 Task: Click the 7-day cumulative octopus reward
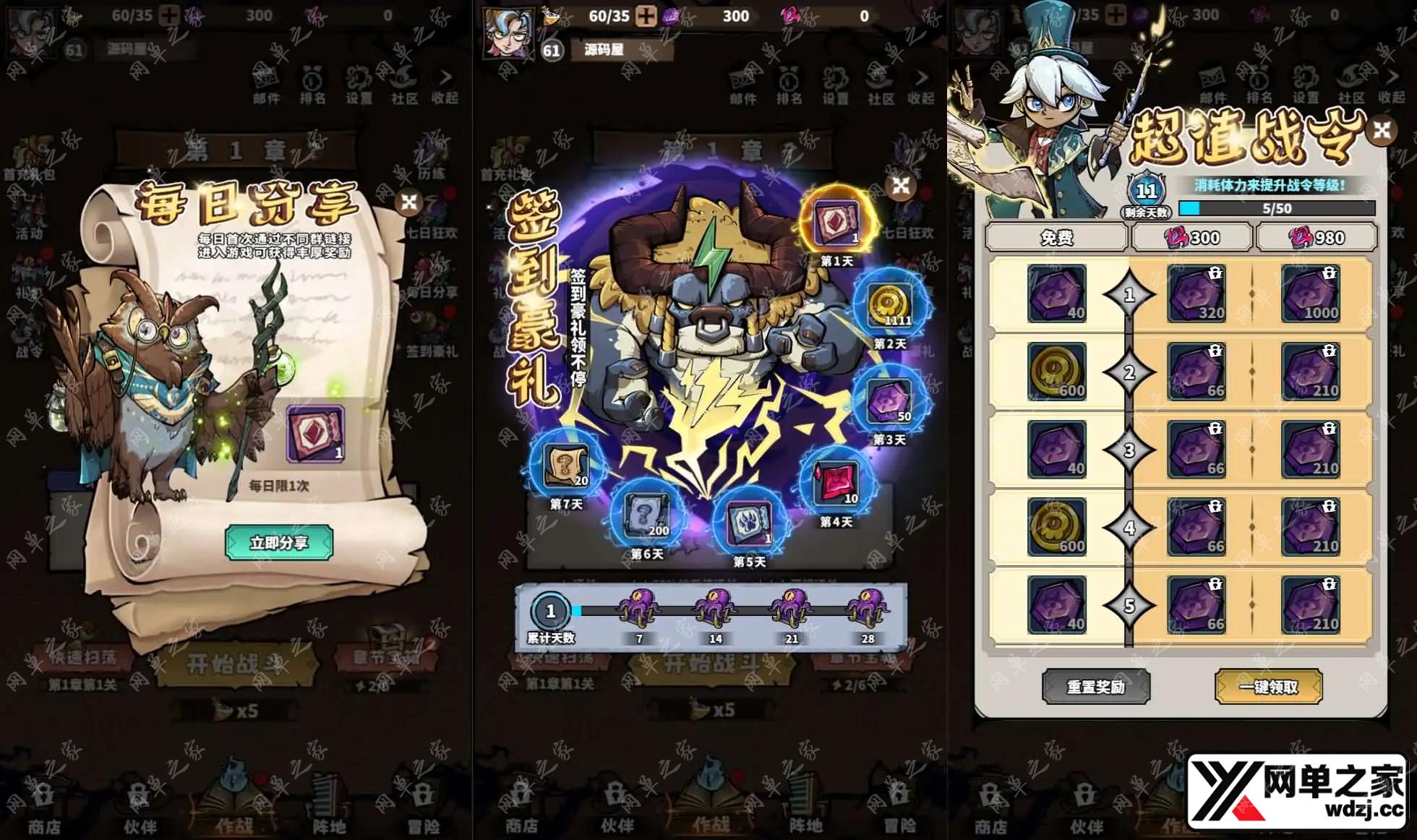click(x=638, y=609)
